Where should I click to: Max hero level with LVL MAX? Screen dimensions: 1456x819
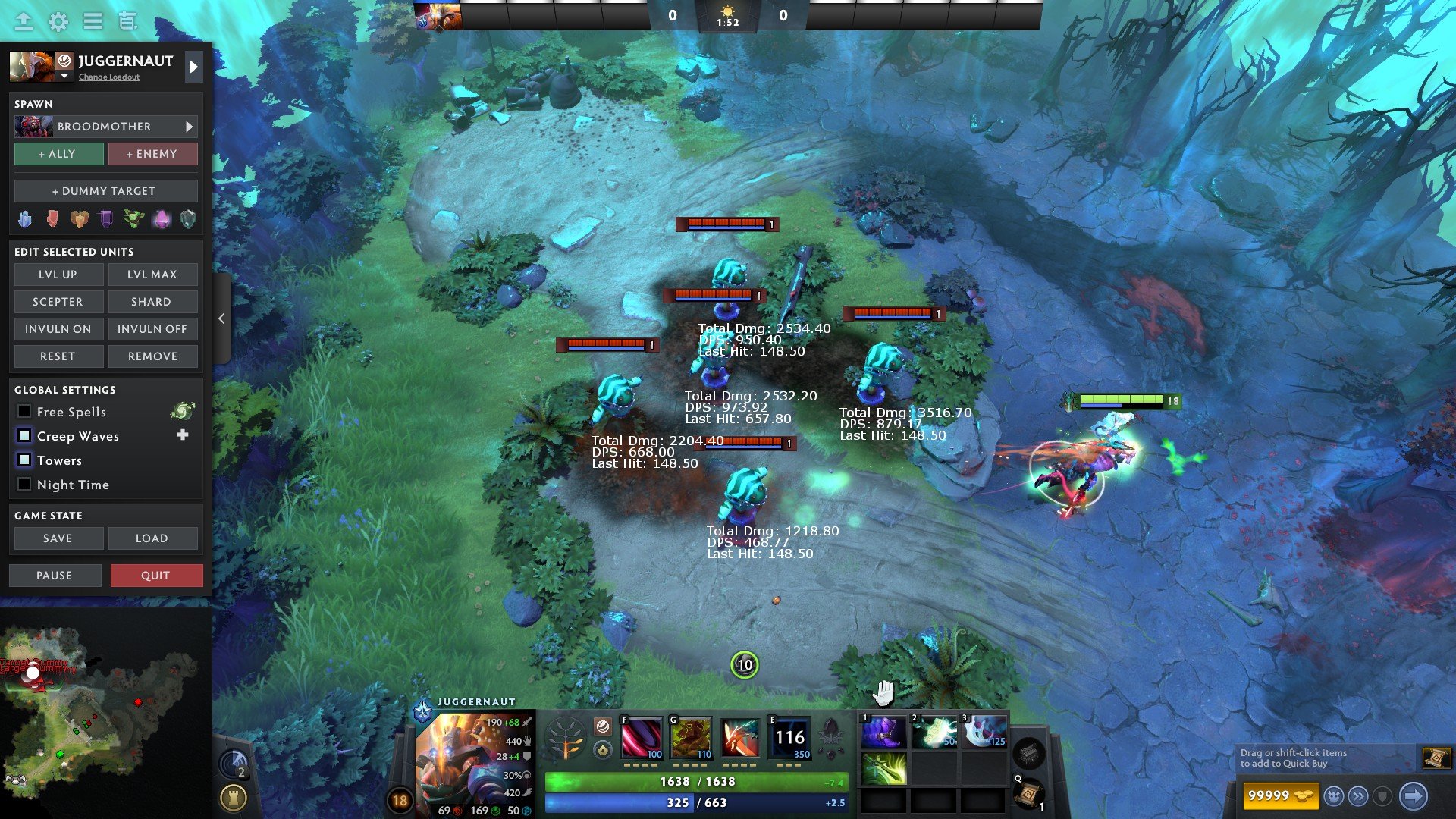click(152, 275)
